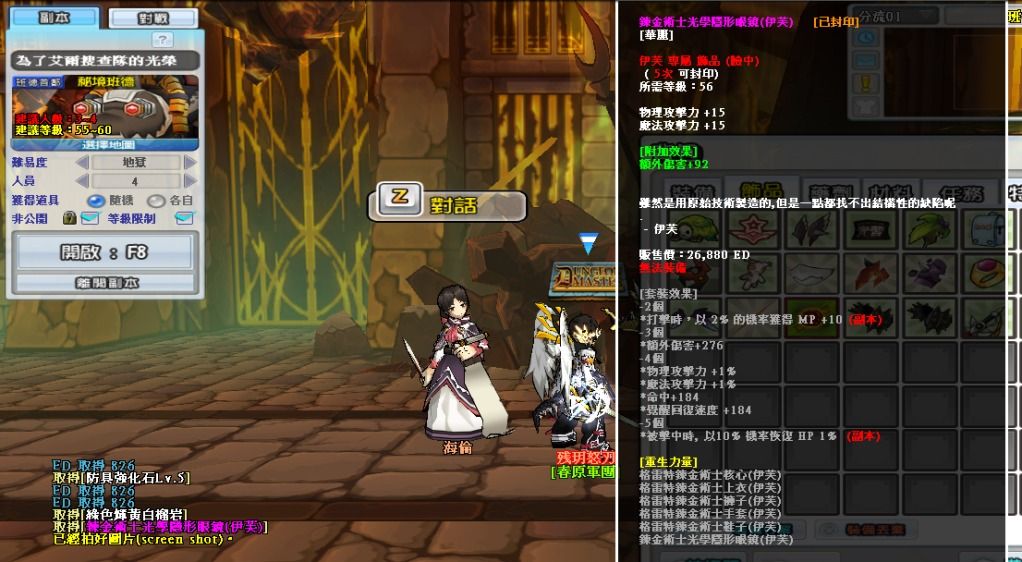The width and height of the screenshot is (1022, 562).
Task: Raise the 難易度 with its right arrow
Action: point(190,162)
